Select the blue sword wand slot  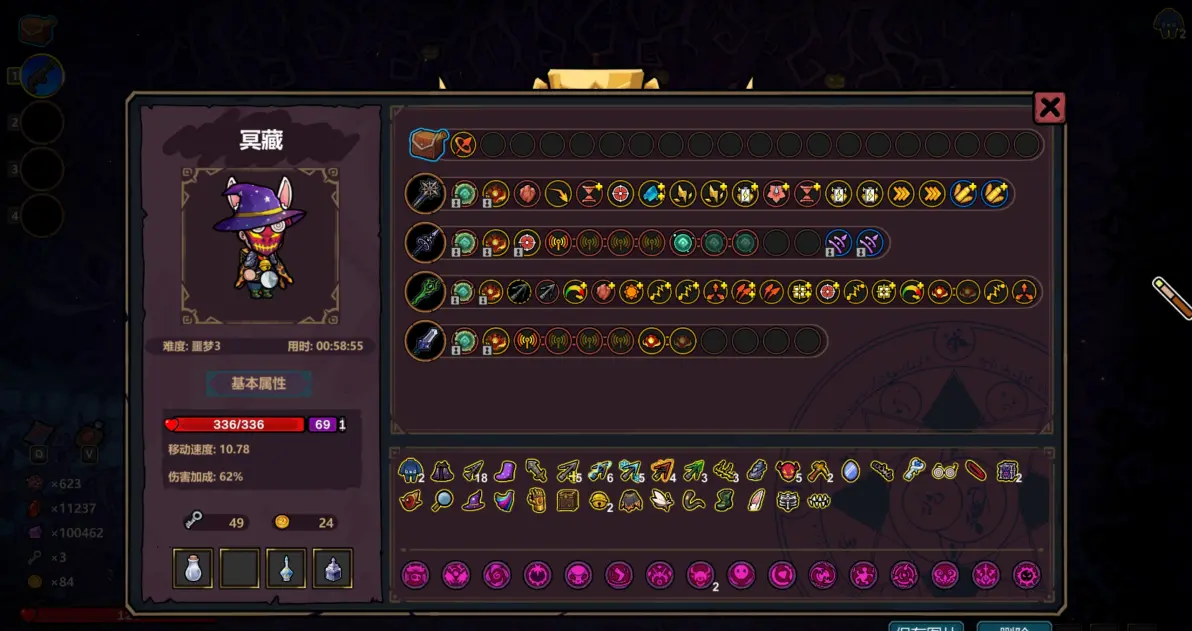coord(425,341)
